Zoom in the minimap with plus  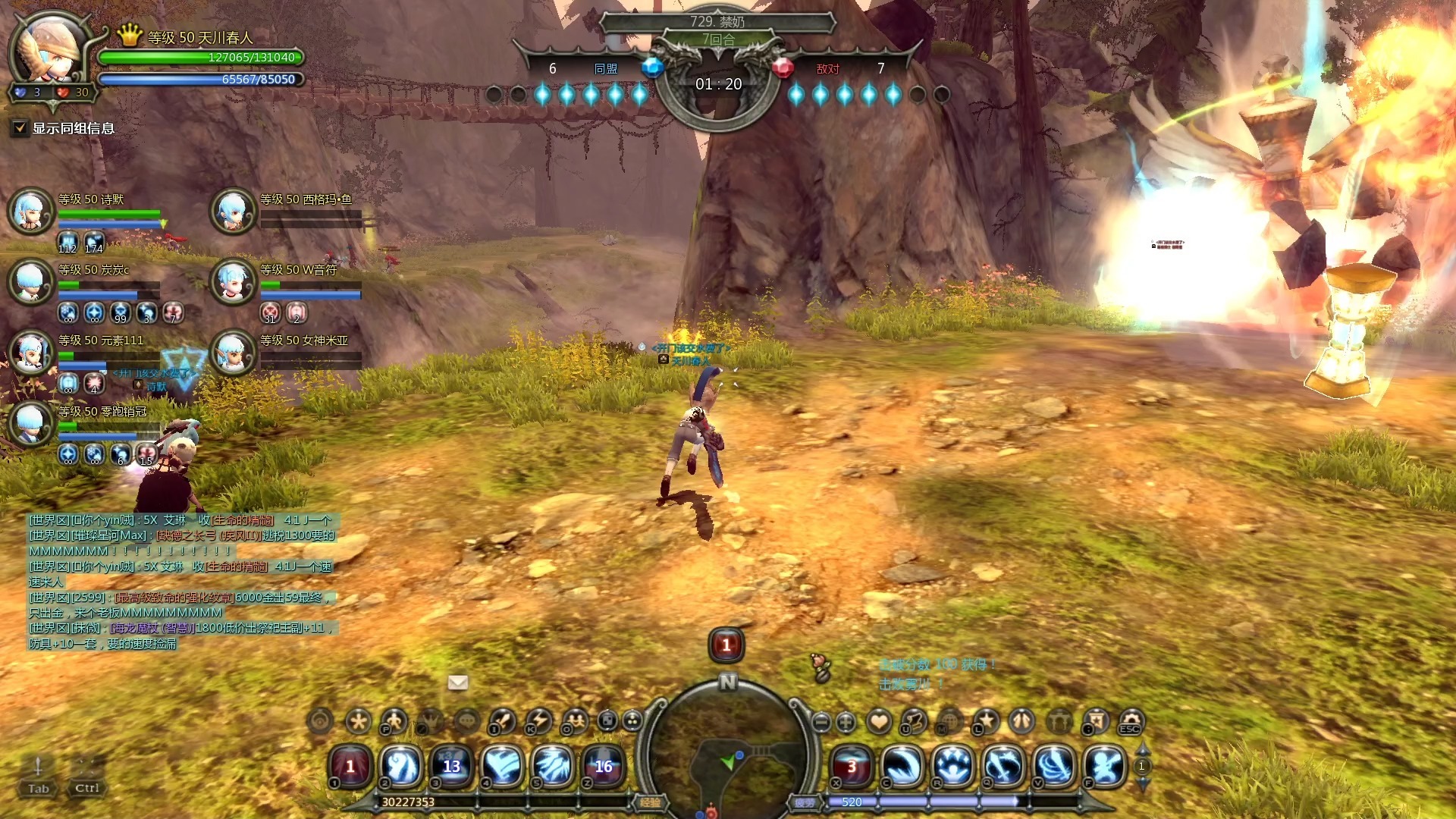[846, 722]
